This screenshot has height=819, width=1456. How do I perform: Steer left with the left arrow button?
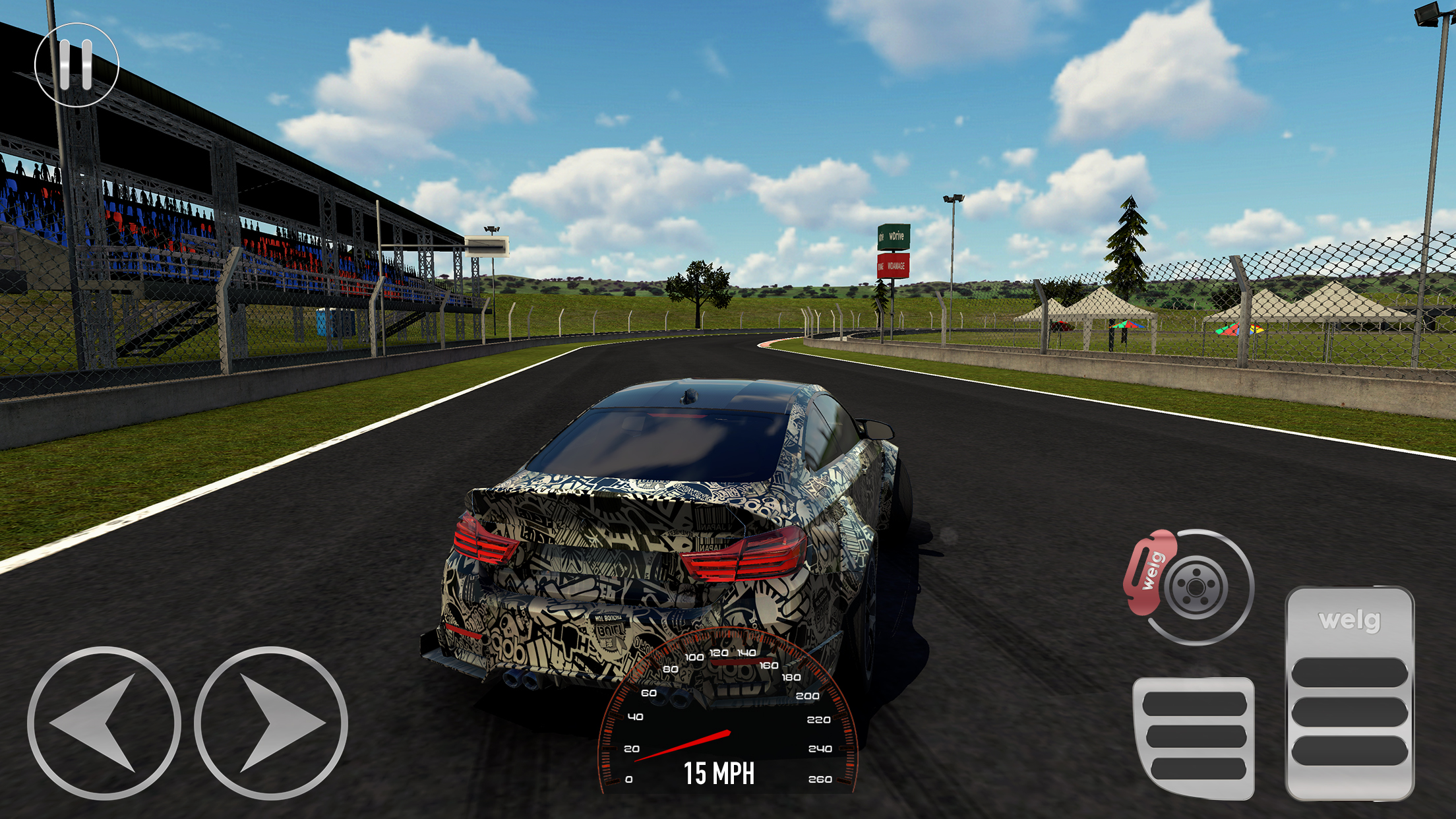pos(104,723)
